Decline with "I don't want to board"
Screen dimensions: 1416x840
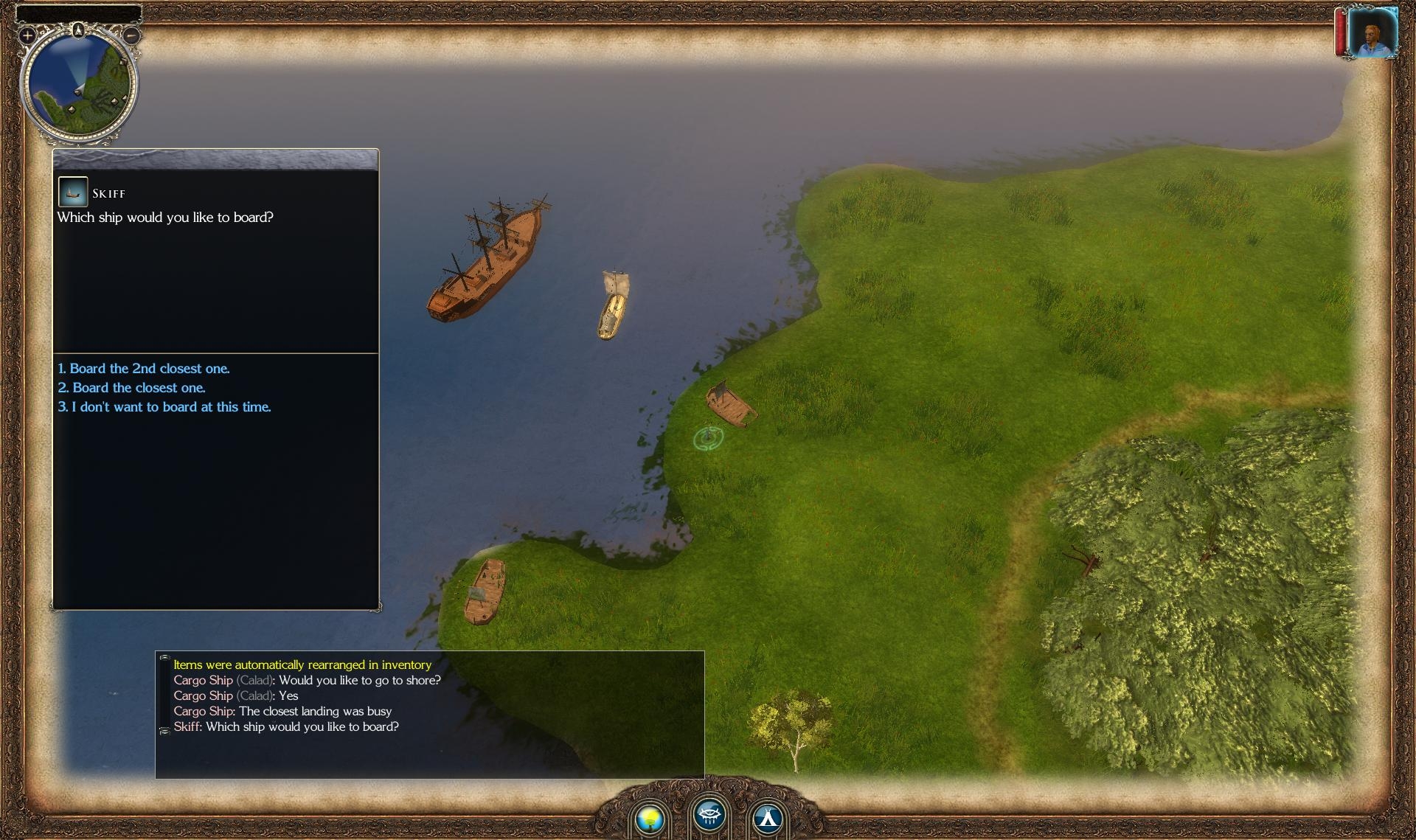pyautogui.click(x=164, y=407)
